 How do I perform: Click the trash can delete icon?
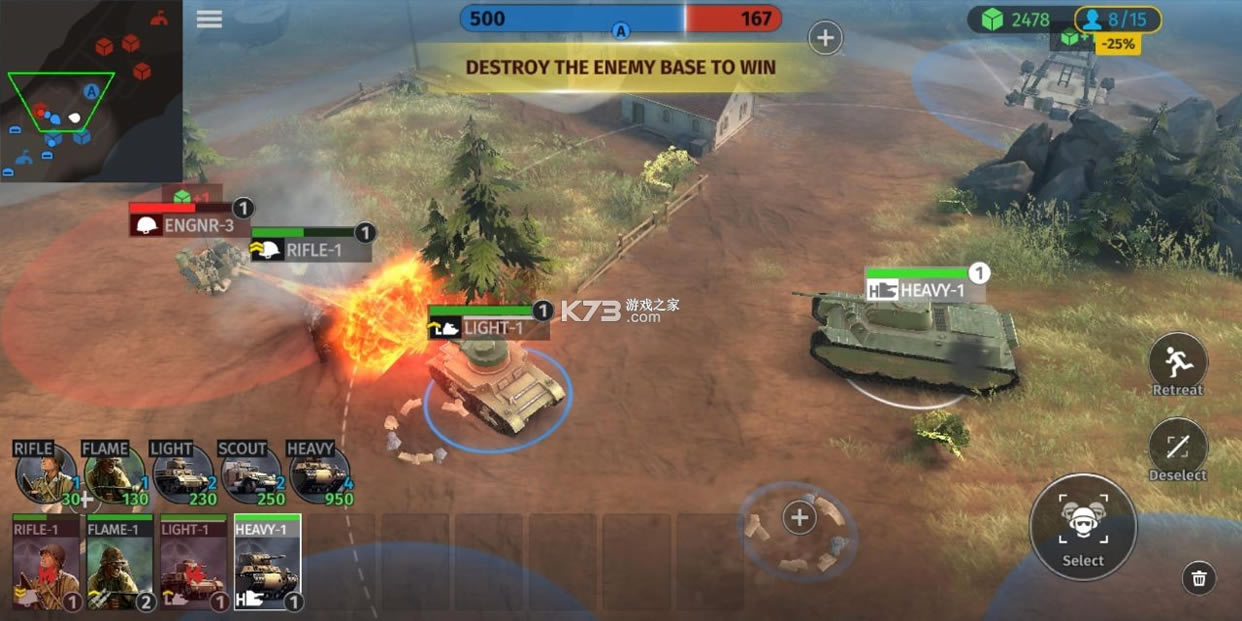[x=1199, y=577]
